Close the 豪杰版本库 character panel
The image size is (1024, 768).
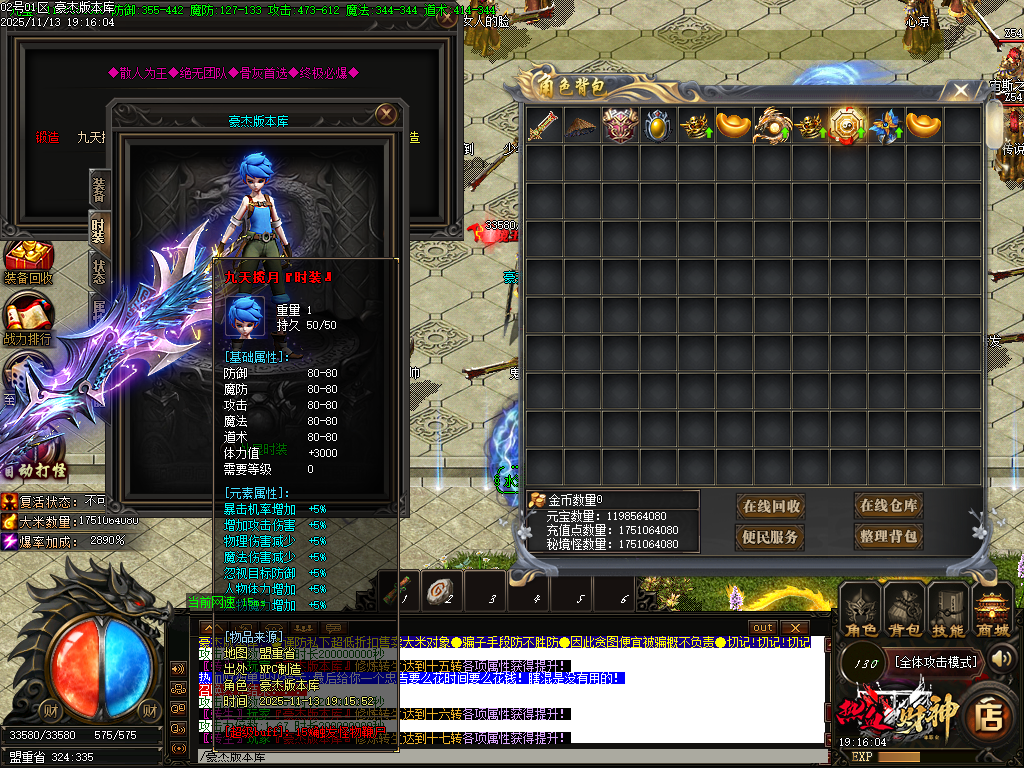pyautogui.click(x=386, y=114)
